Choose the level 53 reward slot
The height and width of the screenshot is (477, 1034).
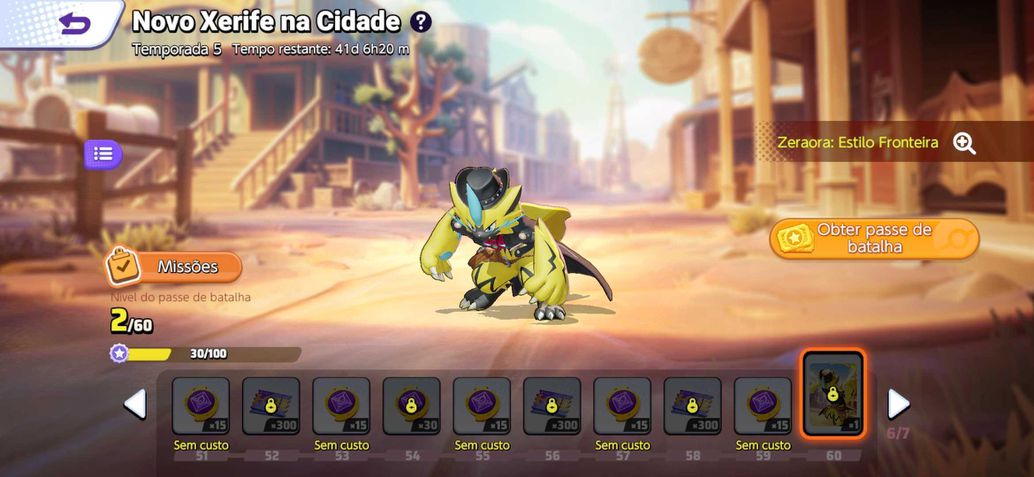click(x=341, y=406)
